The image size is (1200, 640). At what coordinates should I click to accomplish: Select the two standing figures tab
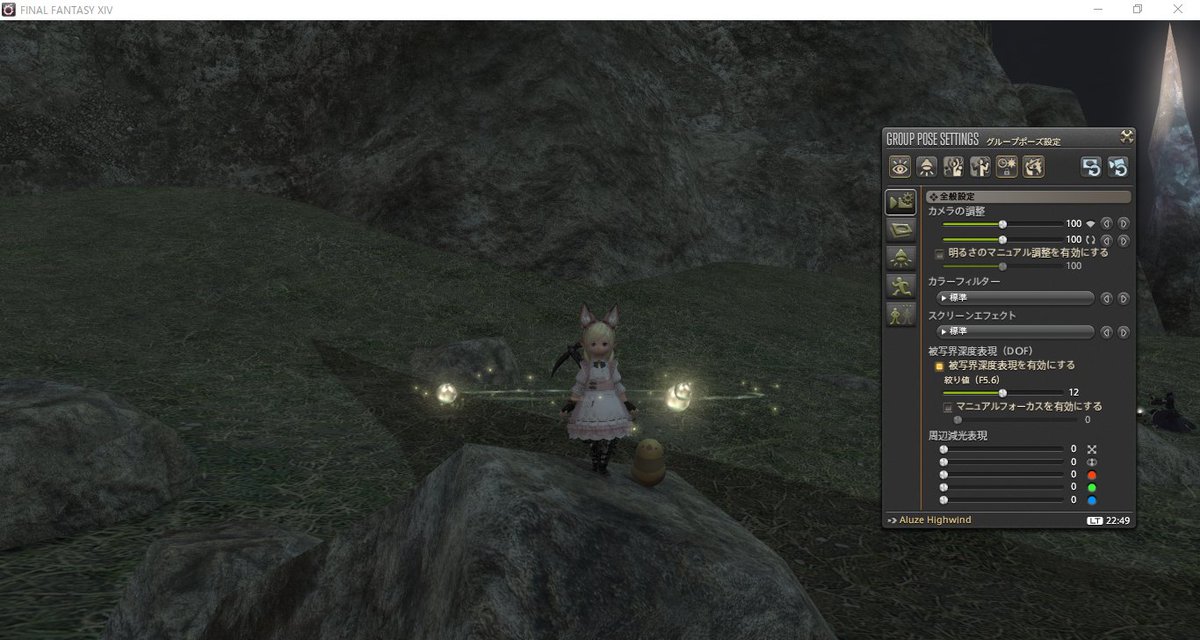[x=899, y=314]
